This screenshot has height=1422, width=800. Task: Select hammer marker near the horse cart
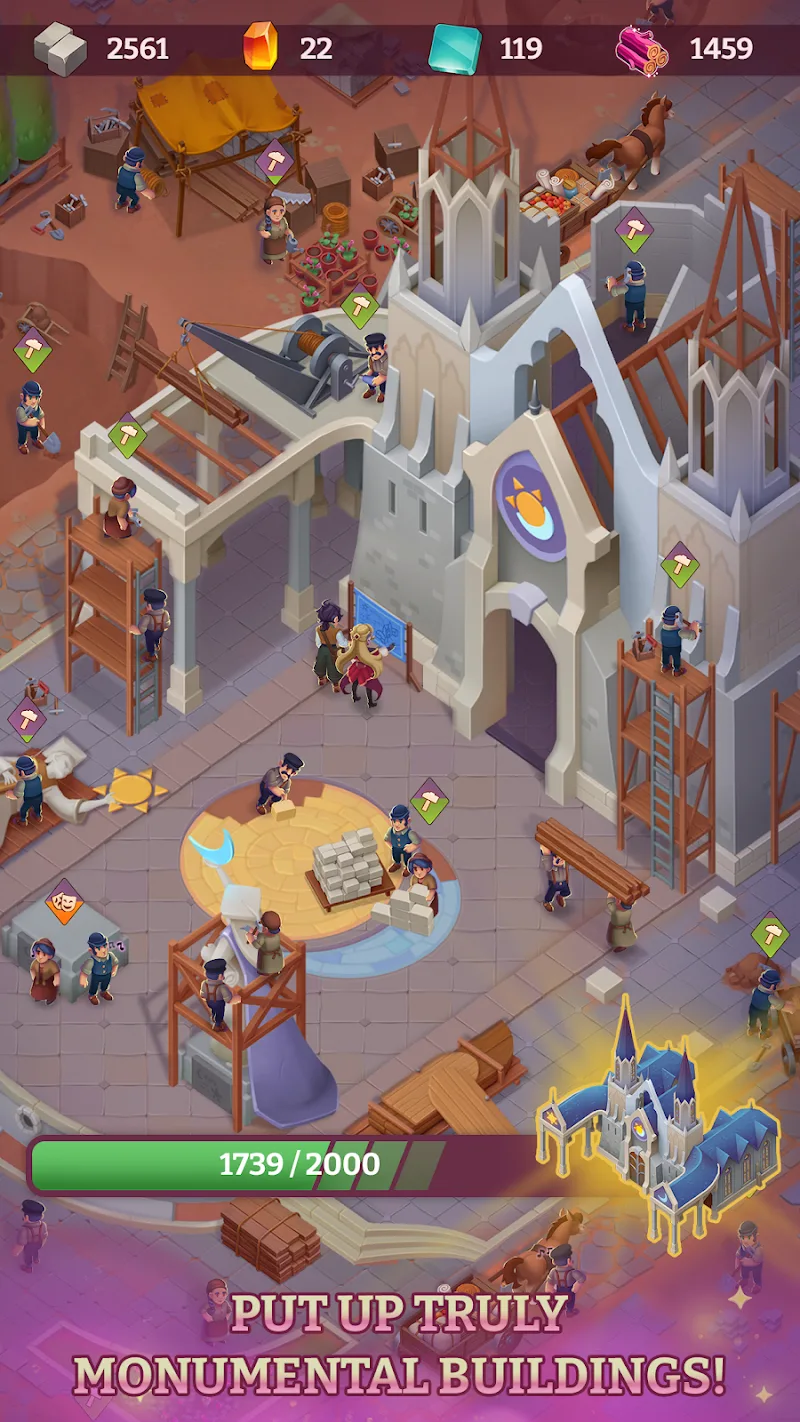[633, 229]
